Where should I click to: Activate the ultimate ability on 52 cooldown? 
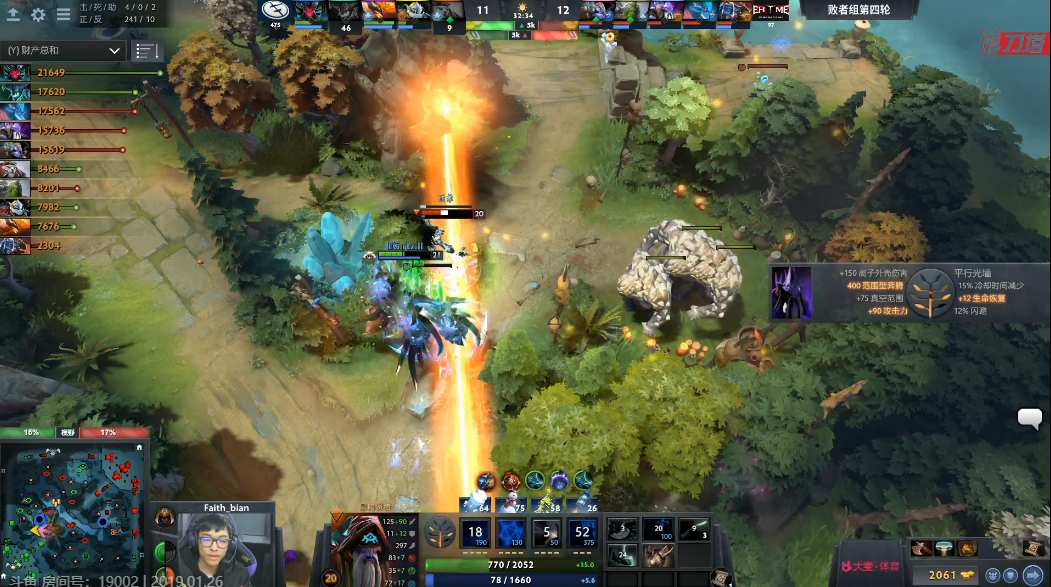point(582,532)
